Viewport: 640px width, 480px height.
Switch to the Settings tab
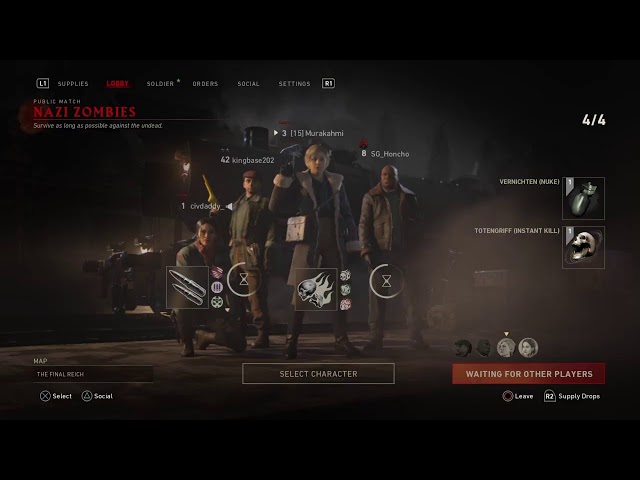tap(294, 84)
